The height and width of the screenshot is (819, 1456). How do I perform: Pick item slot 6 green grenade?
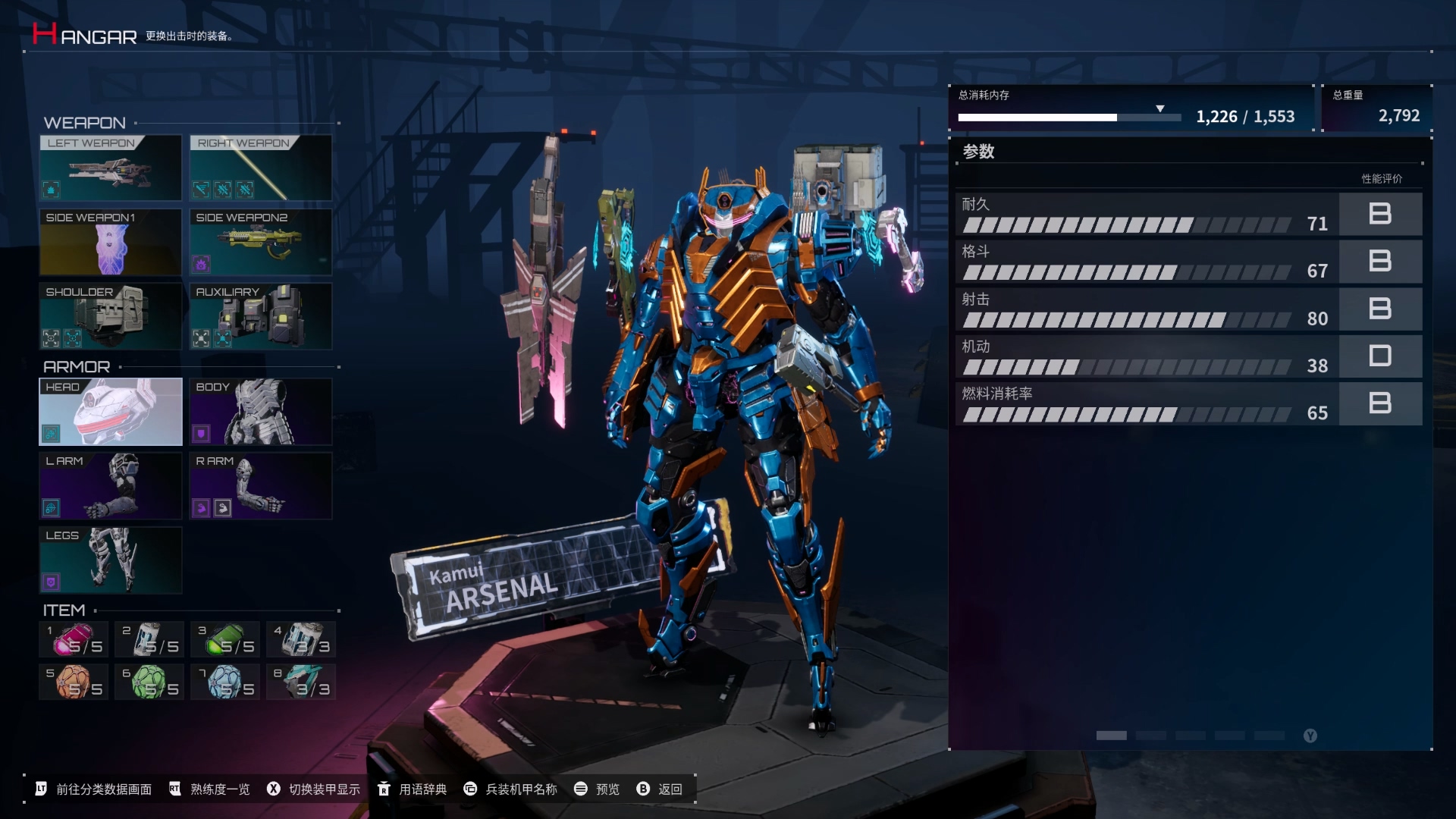pos(149,682)
